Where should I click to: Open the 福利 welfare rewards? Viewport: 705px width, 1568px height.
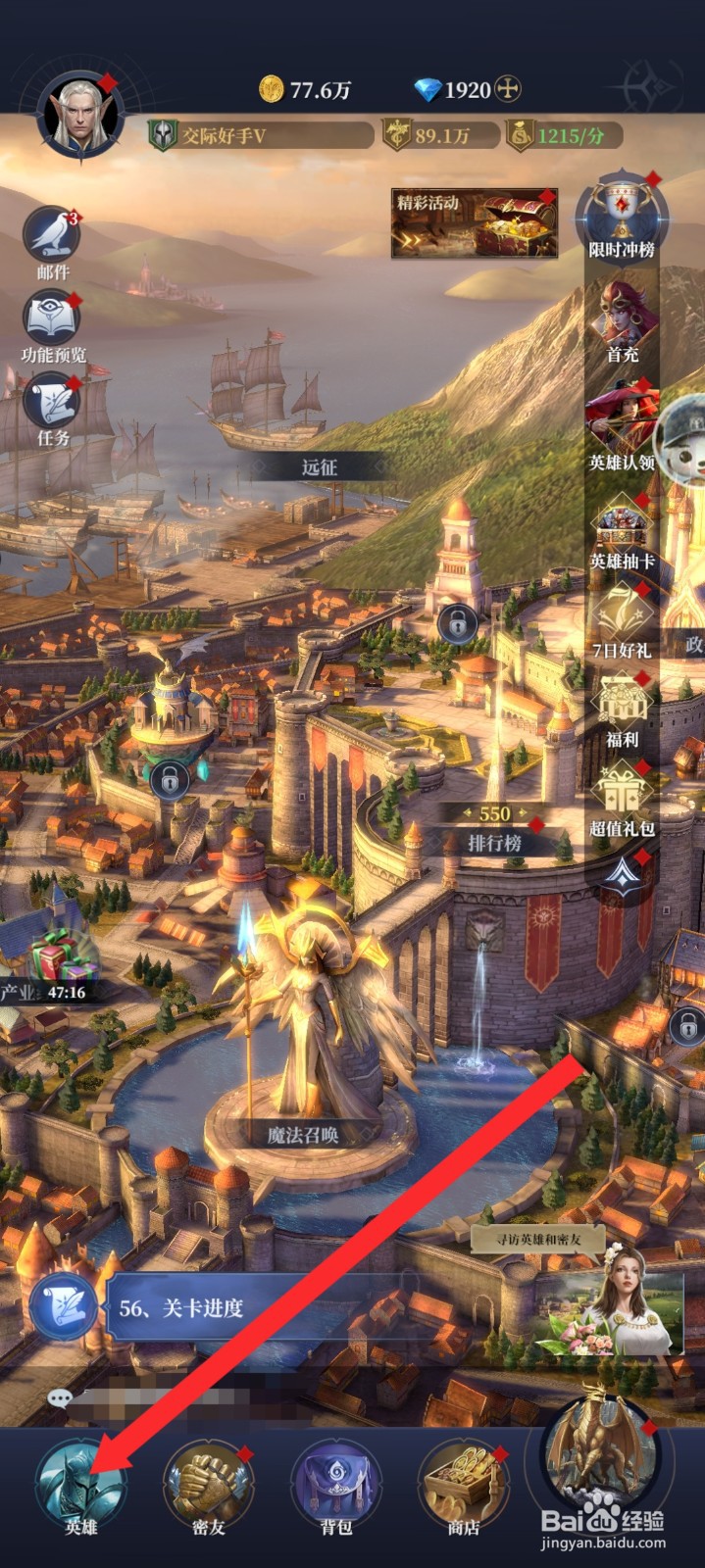pos(622,708)
